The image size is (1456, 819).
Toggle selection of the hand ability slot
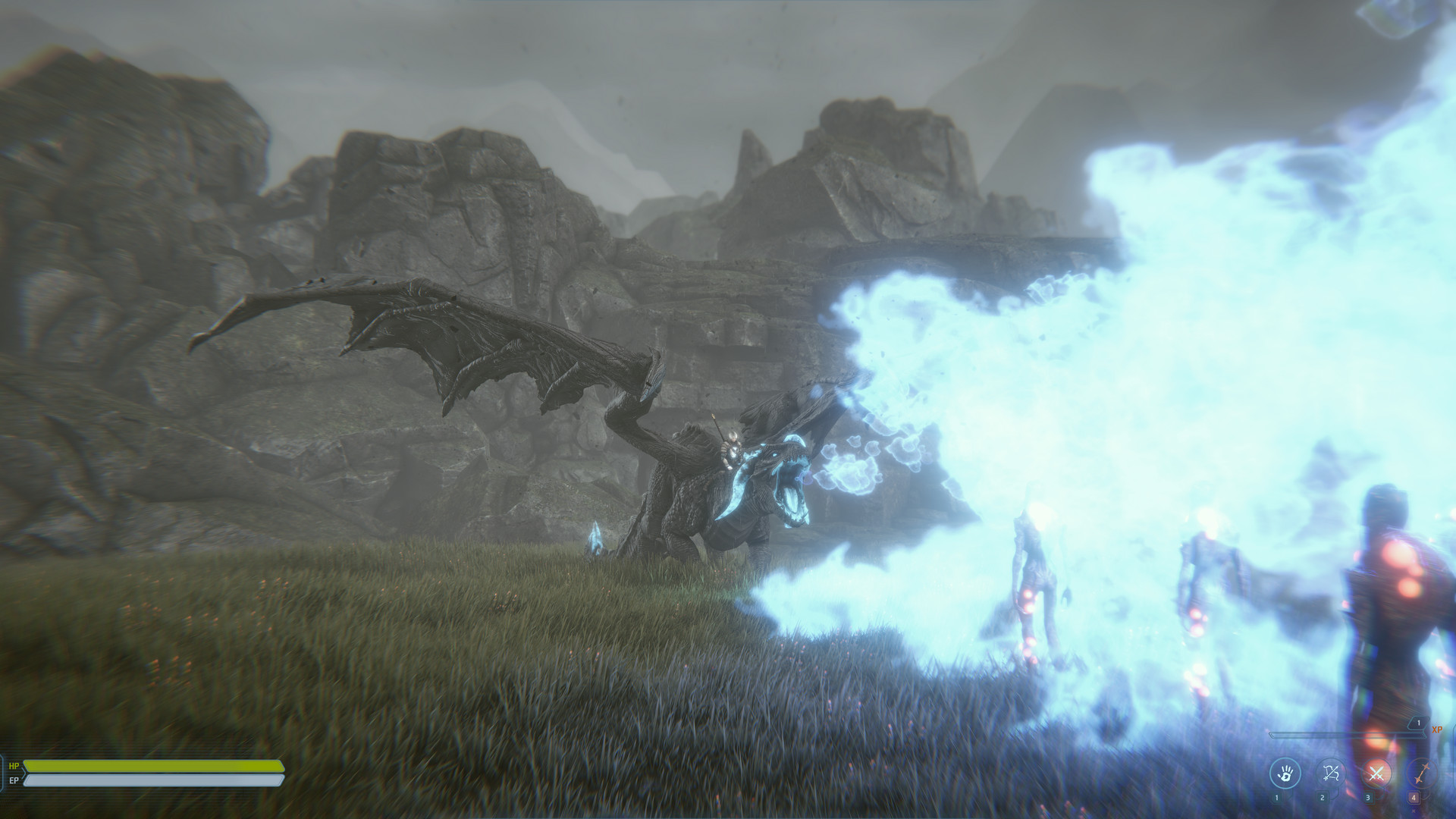click(x=1285, y=773)
